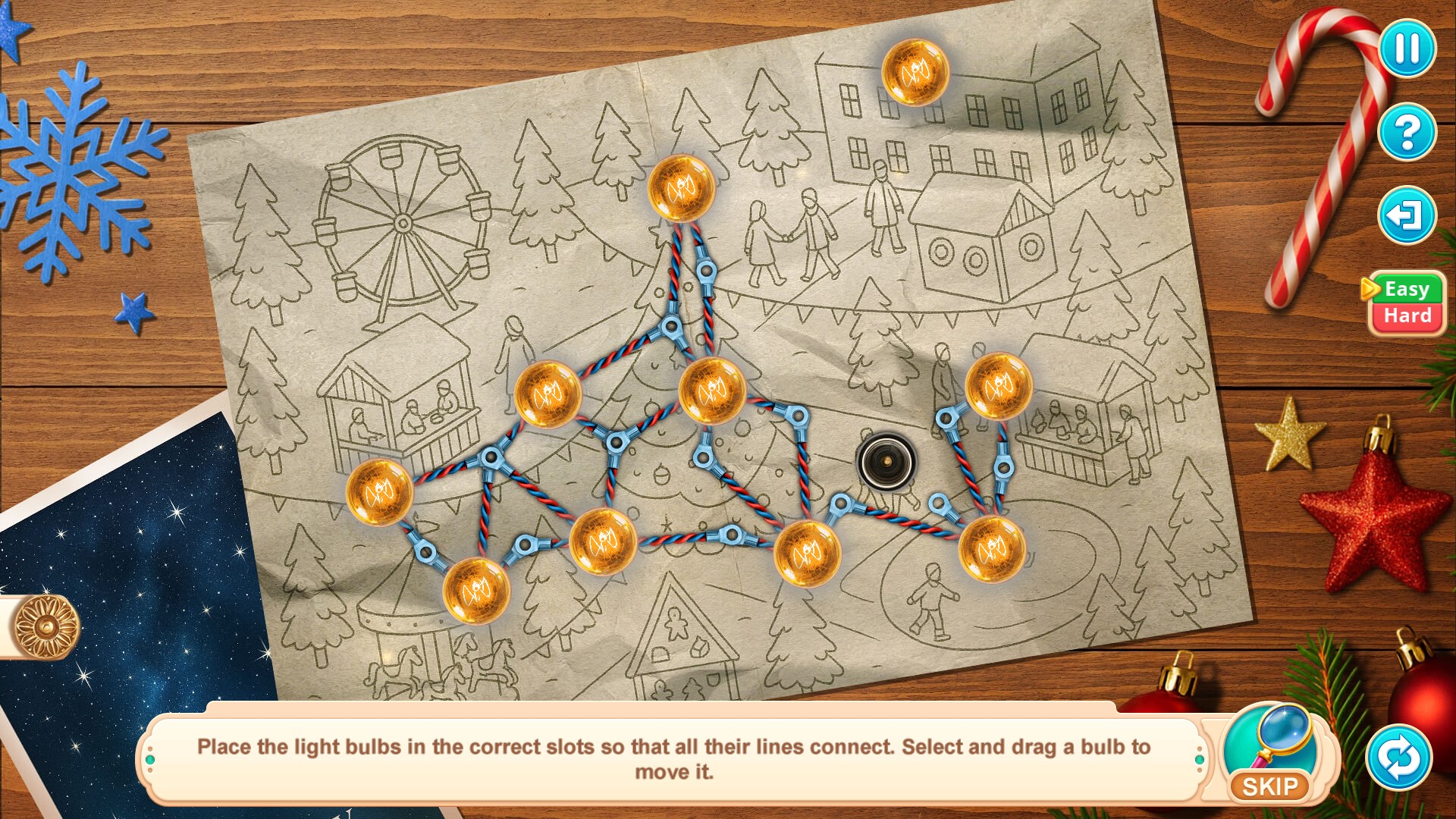Switch difficulty to Hard
Viewport: 1456px width, 819px height.
click(1407, 316)
